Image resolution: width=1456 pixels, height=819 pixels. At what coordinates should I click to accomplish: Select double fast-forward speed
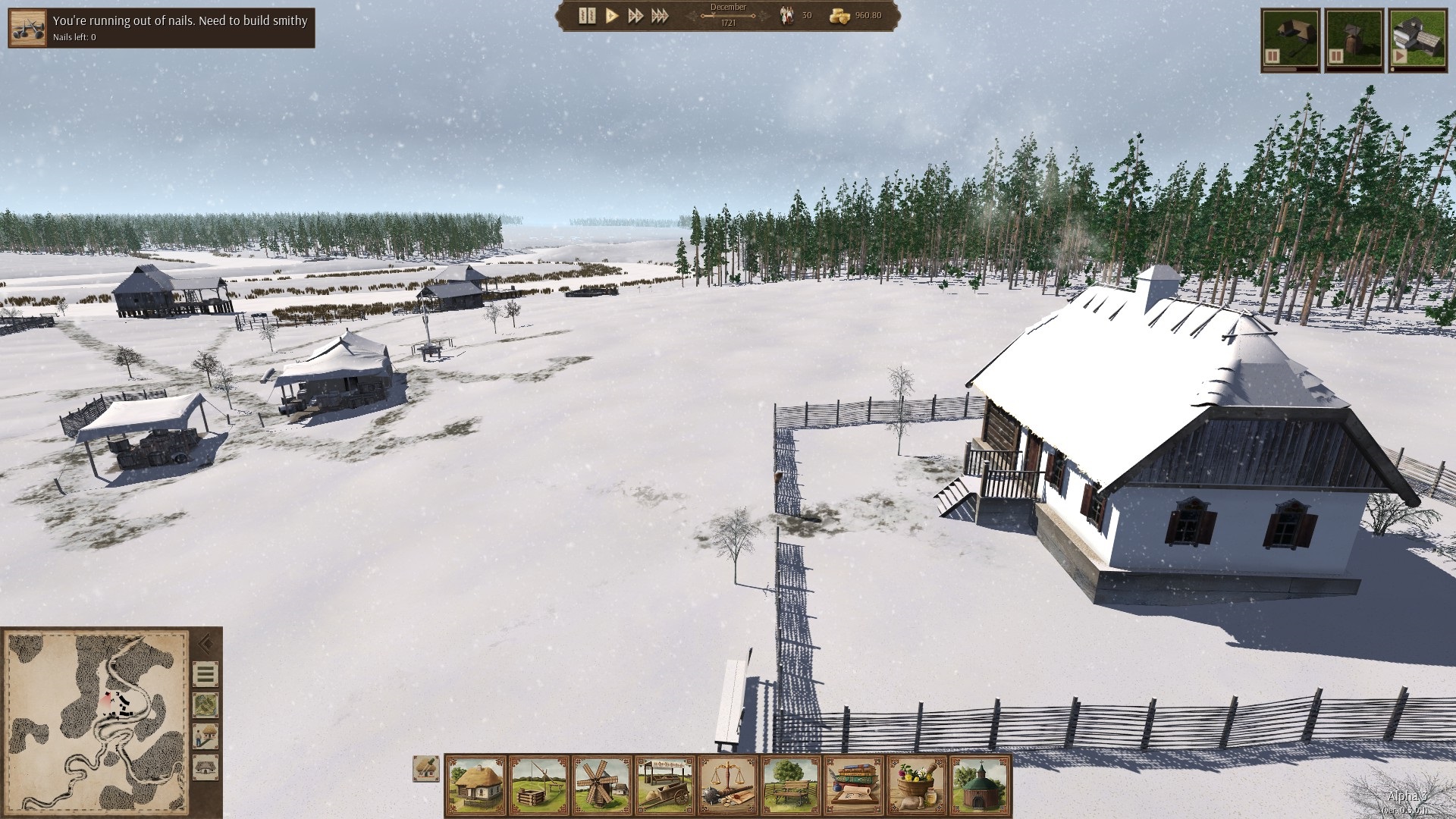pyautogui.click(x=635, y=16)
